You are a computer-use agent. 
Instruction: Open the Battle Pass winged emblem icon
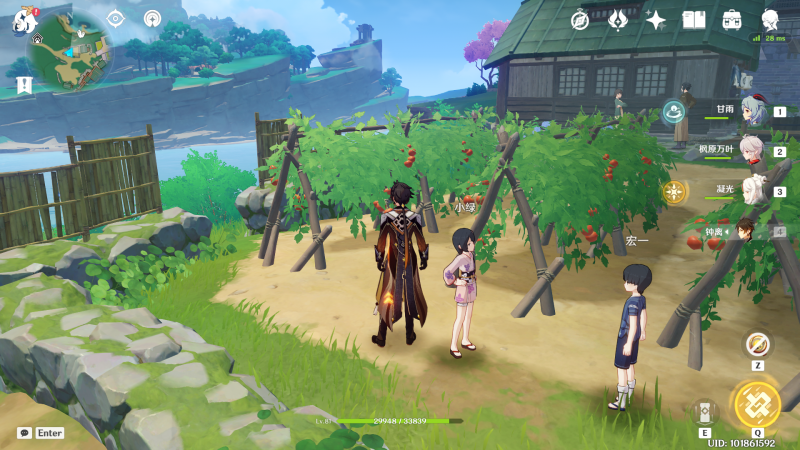pyautogui.click(x=618, y=19)
